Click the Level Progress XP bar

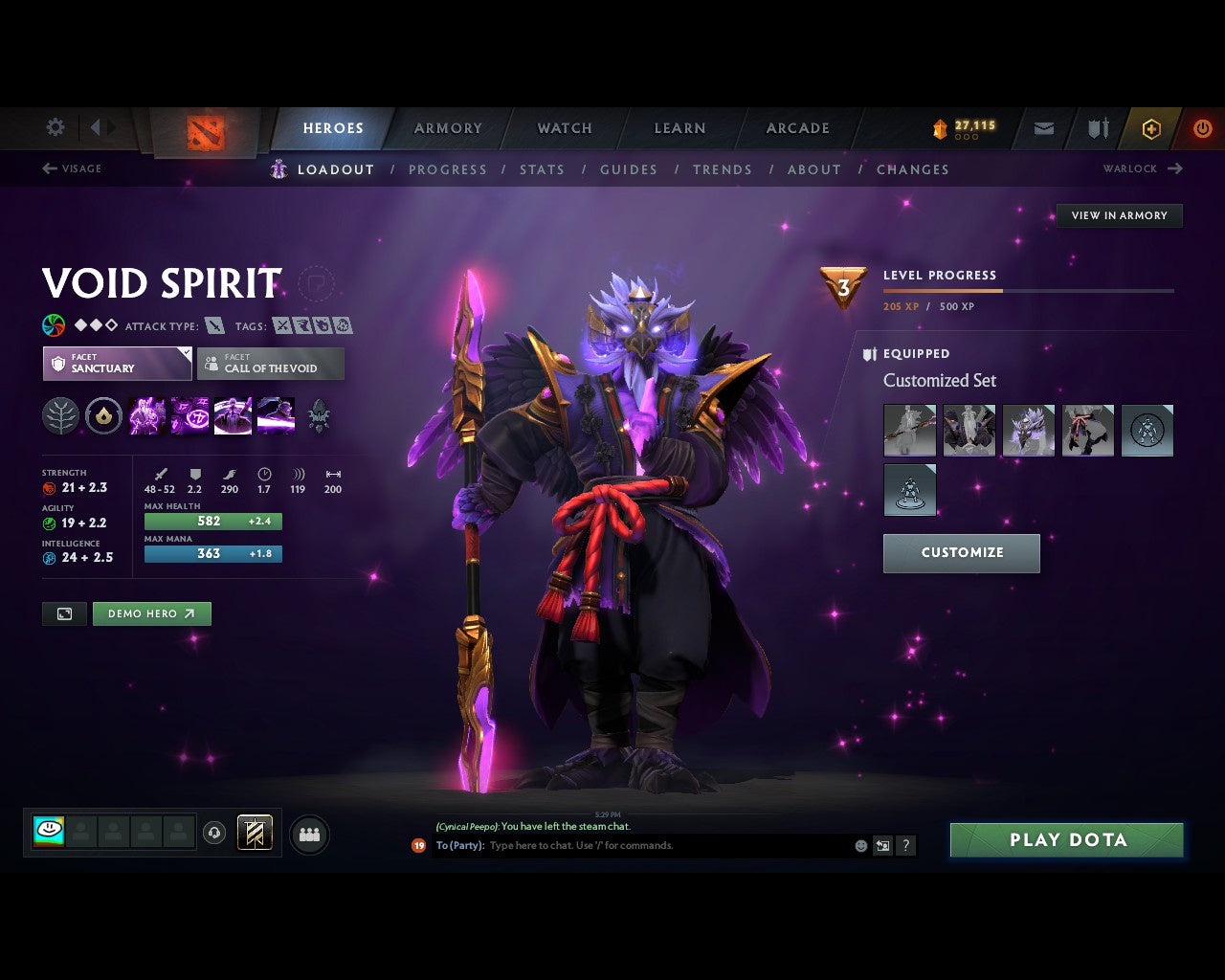pos(1028,291)
